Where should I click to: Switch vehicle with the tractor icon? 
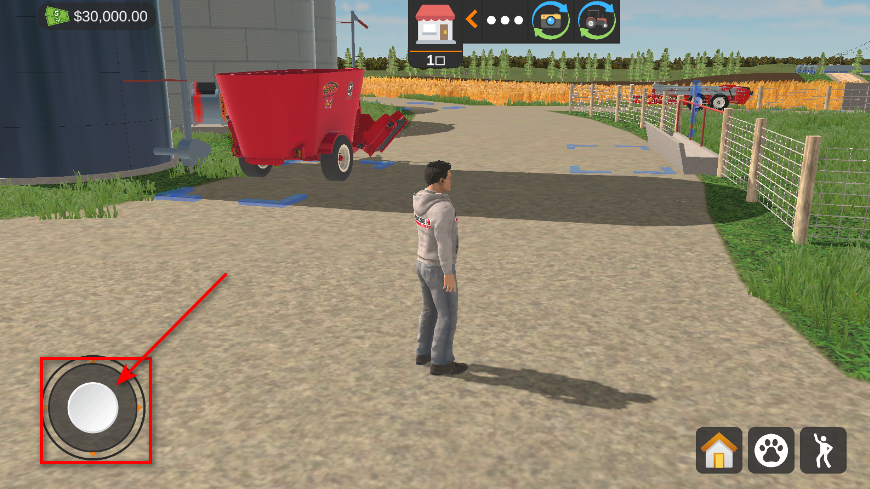[597, 20]
